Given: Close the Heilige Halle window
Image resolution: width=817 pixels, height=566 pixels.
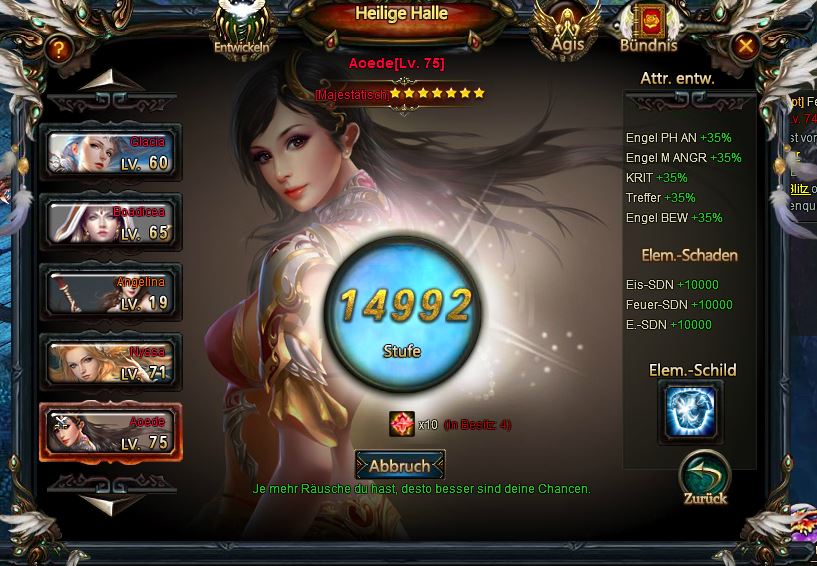Looking at the screenshot, I should [745, 46].
